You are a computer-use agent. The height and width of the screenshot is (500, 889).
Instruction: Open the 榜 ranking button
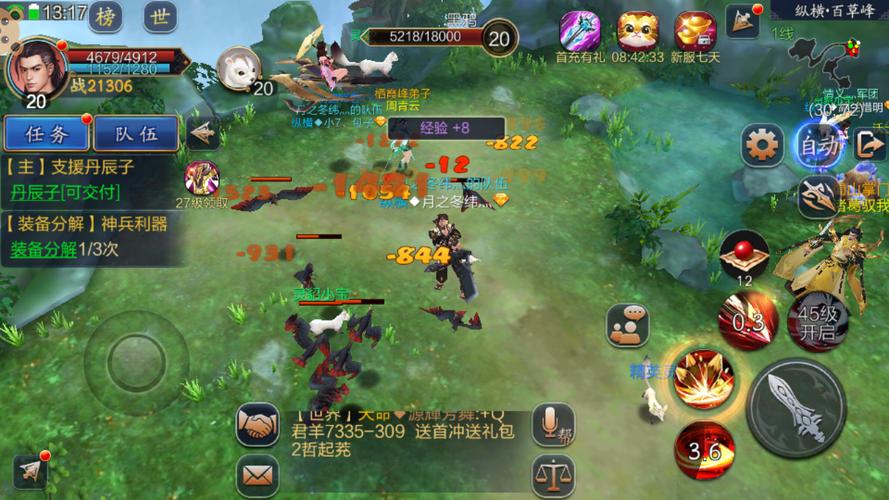(x=105, y=16)
